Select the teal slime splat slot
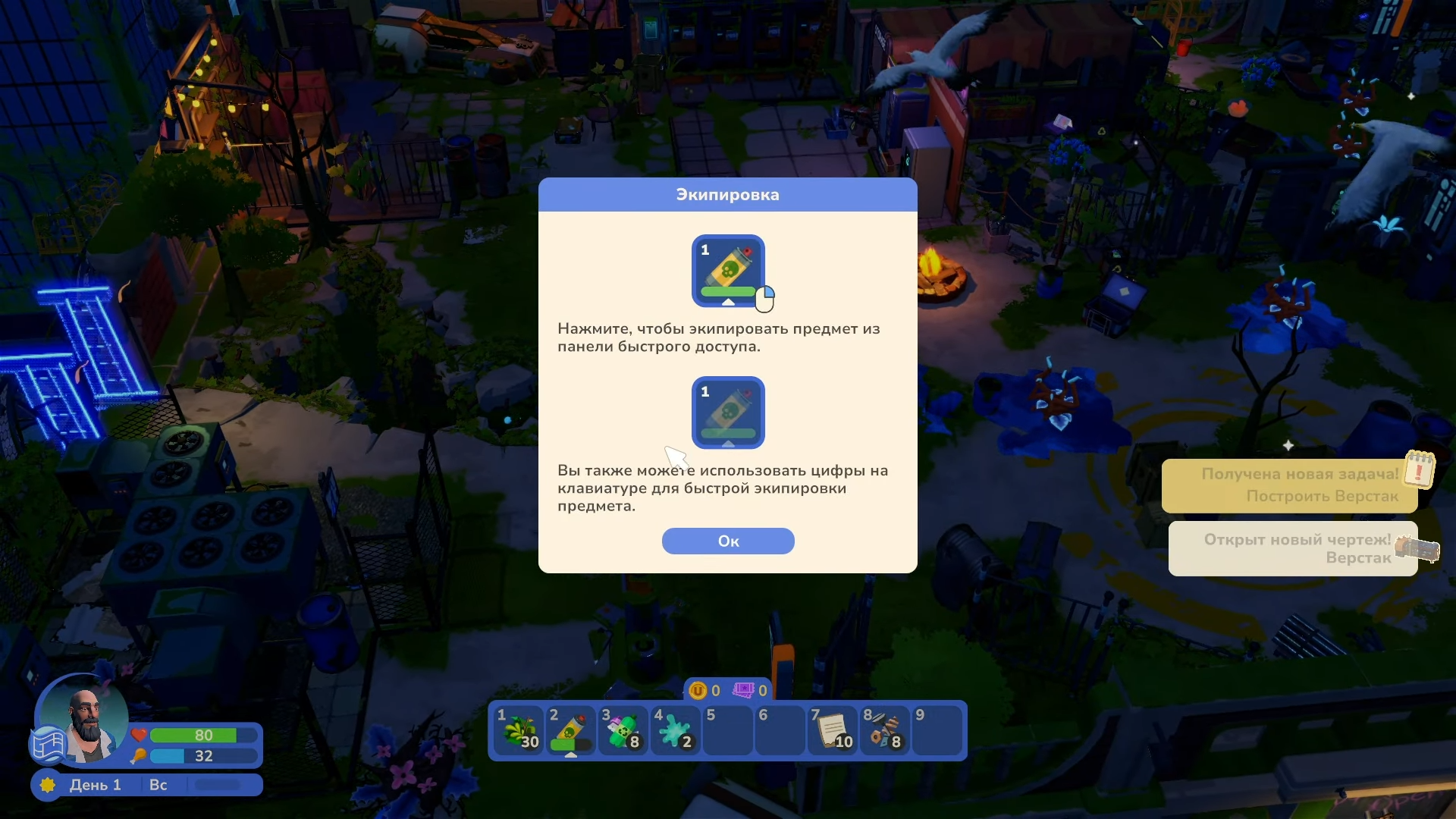The height and width of the screenshot is (819, 1456). click(x=676, y=730)
